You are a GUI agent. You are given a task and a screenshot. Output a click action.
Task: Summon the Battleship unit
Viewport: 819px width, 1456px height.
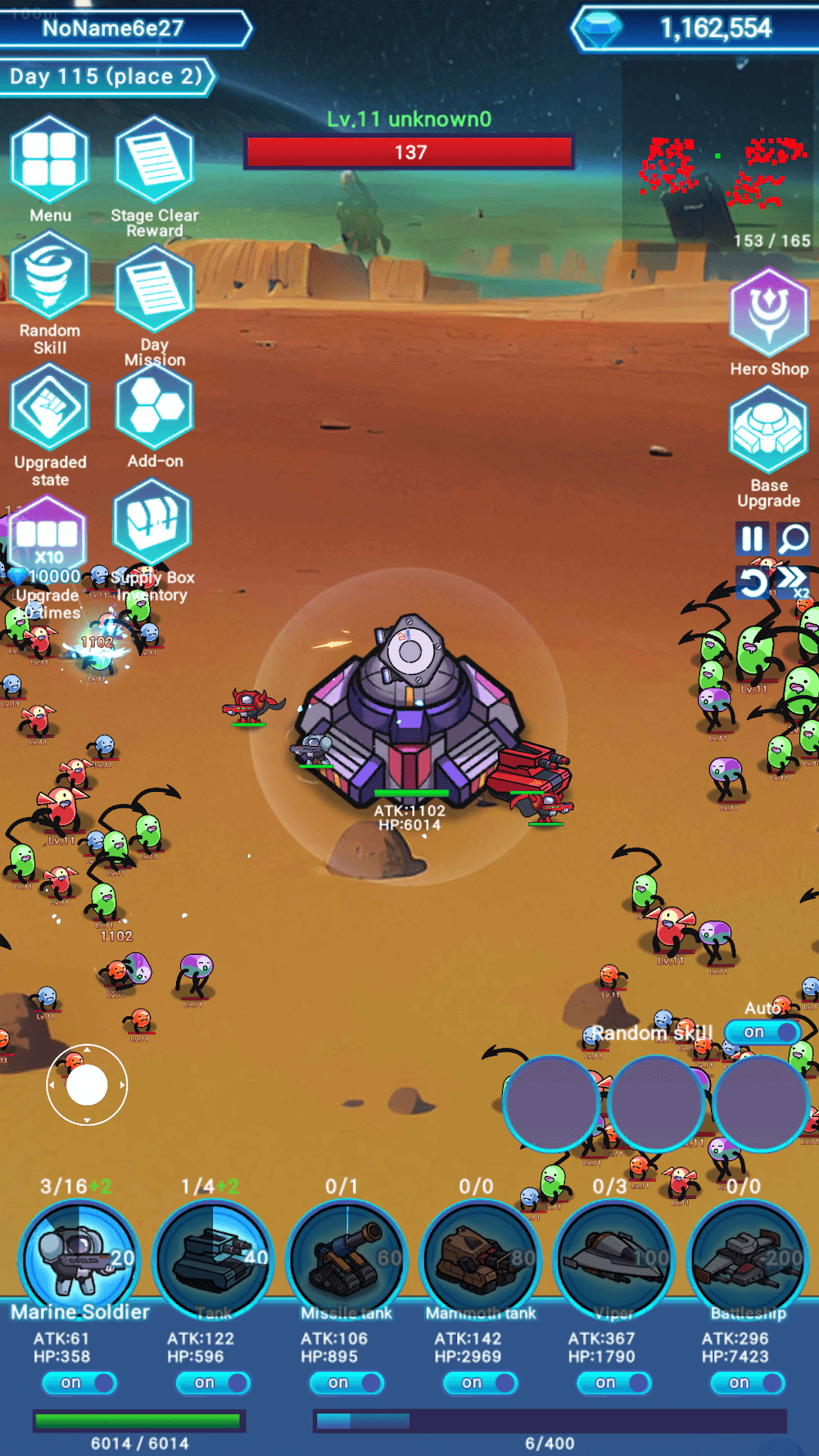(x=747, y=1259)
